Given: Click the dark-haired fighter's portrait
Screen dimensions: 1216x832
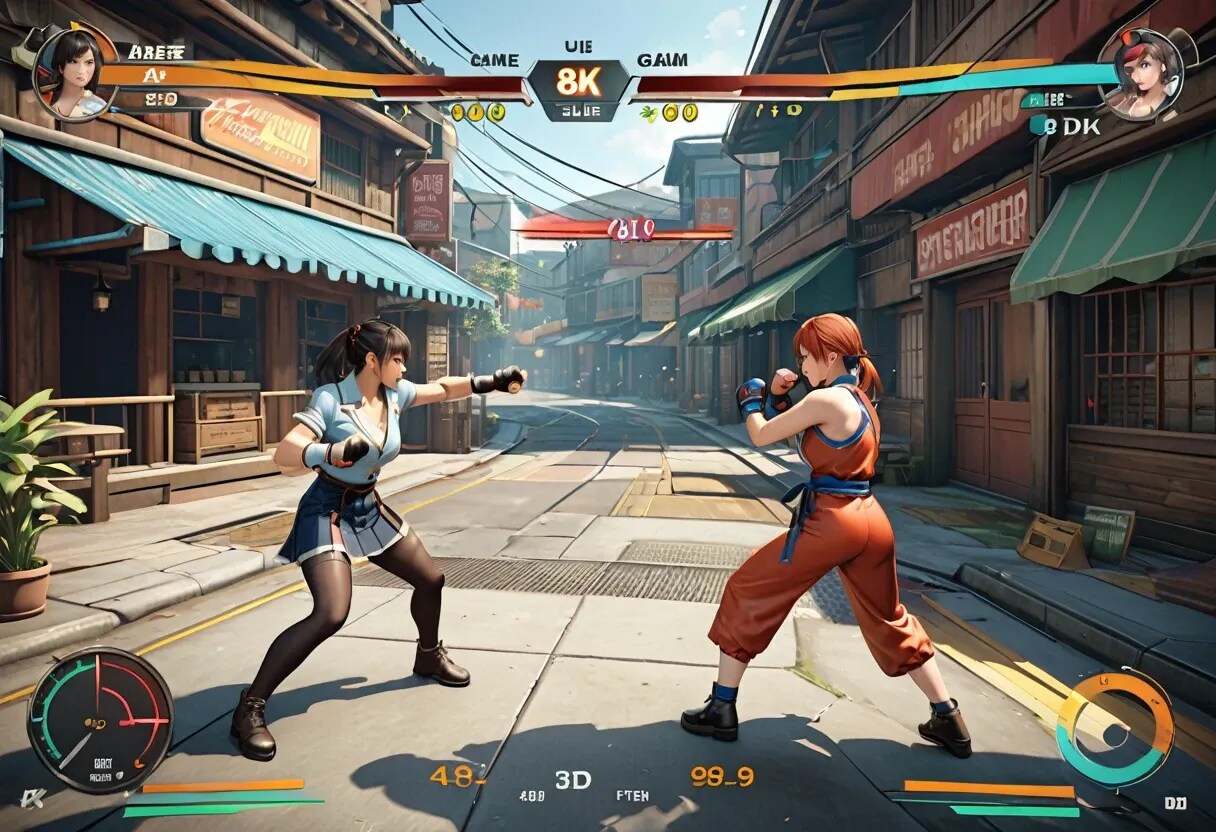Looking at the screenshot, I should [74, 70].
